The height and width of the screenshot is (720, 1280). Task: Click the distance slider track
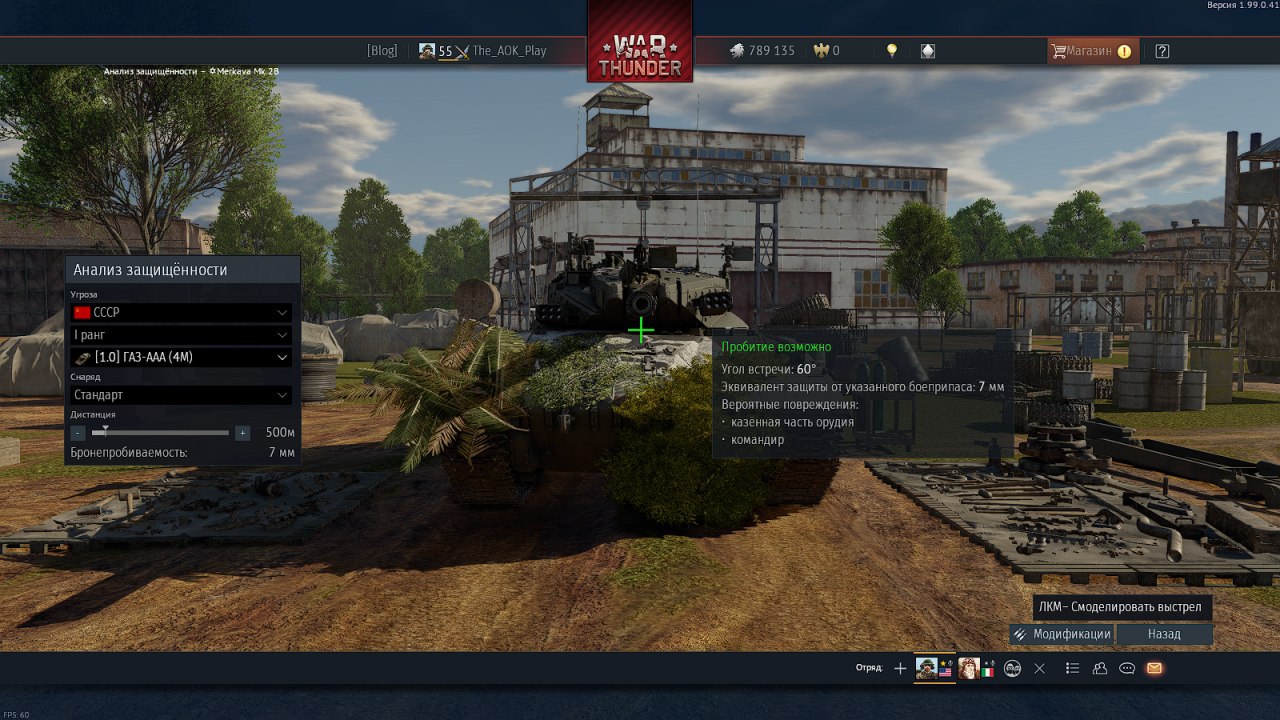160,433
